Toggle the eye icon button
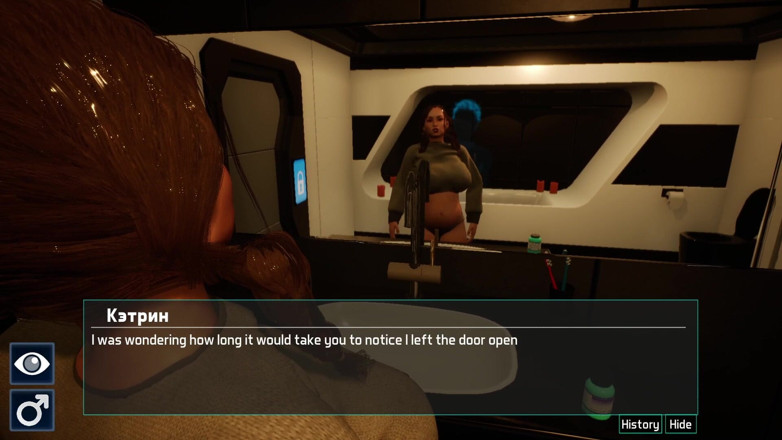The width and height of the screenshot is (782, 440). (x=32, y=364)
